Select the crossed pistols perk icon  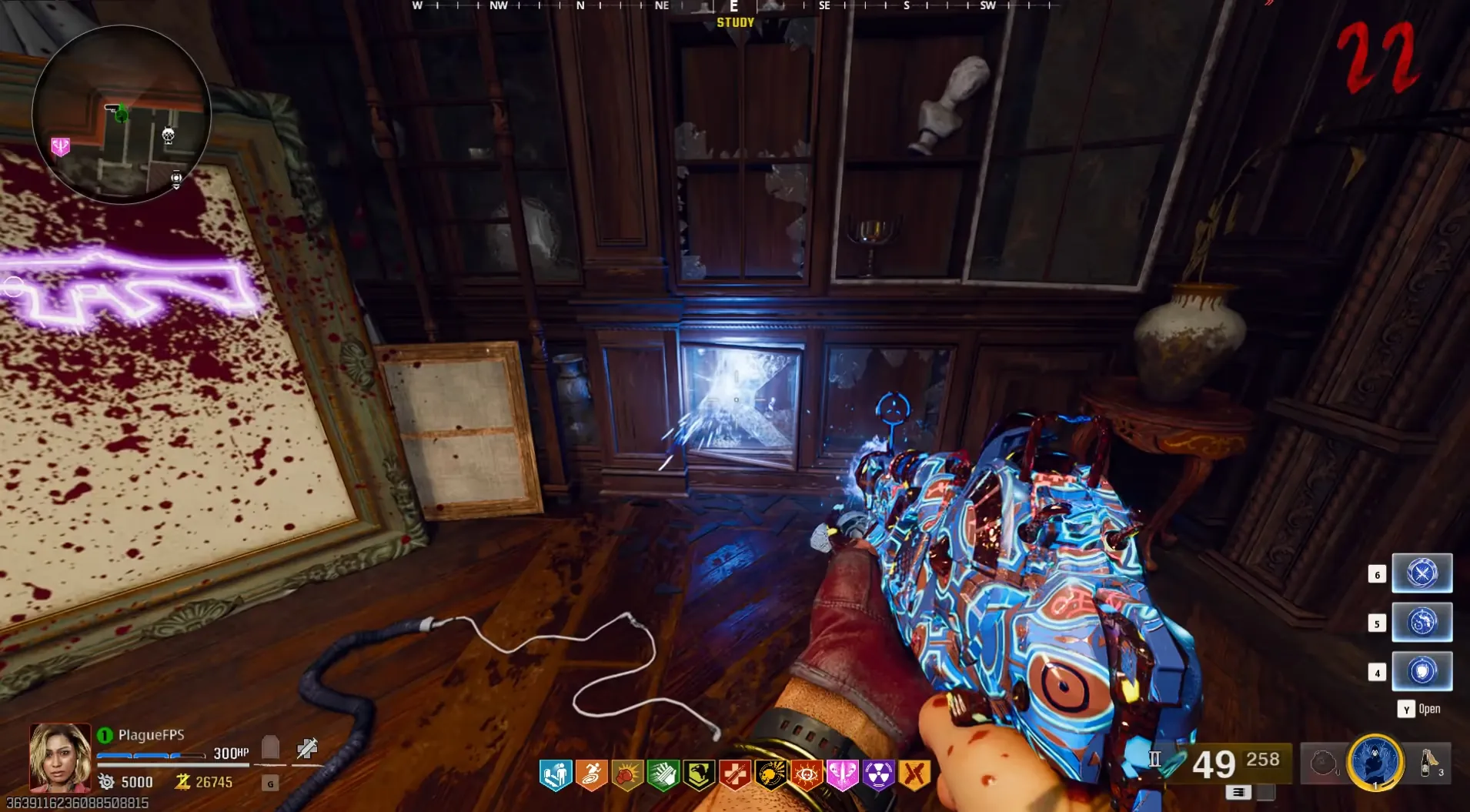pos(914,775)
